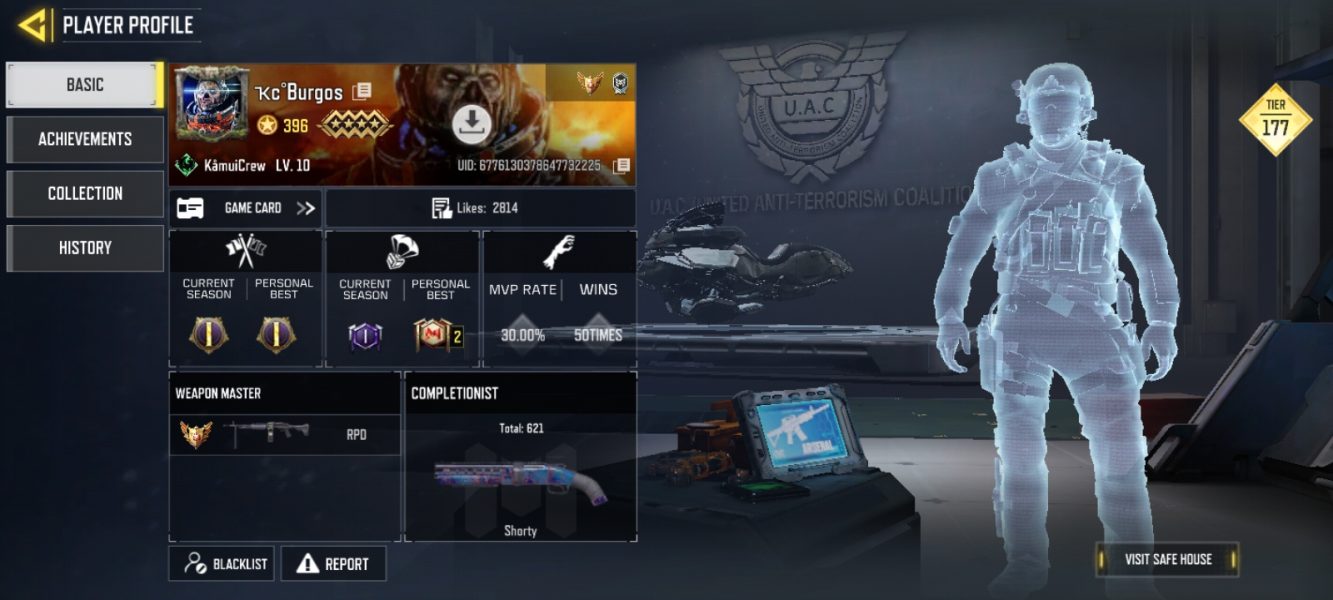Open the Tier 177 badge
Image resolution: width=1333 pixels, height=600 pixels.
pos(1275,120)
